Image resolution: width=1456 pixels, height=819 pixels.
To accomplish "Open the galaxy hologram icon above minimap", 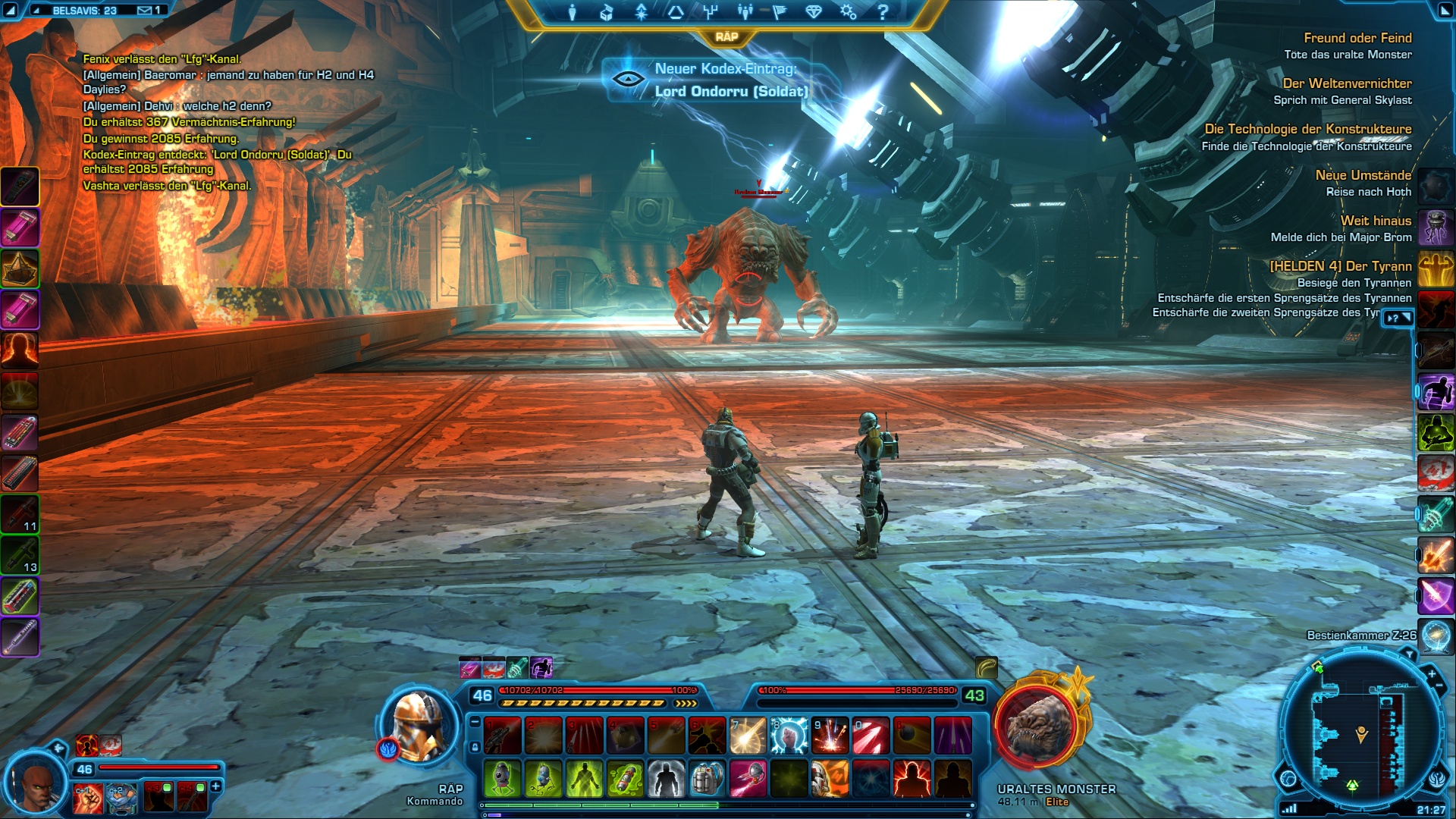I will click(x=1436, y=637).
